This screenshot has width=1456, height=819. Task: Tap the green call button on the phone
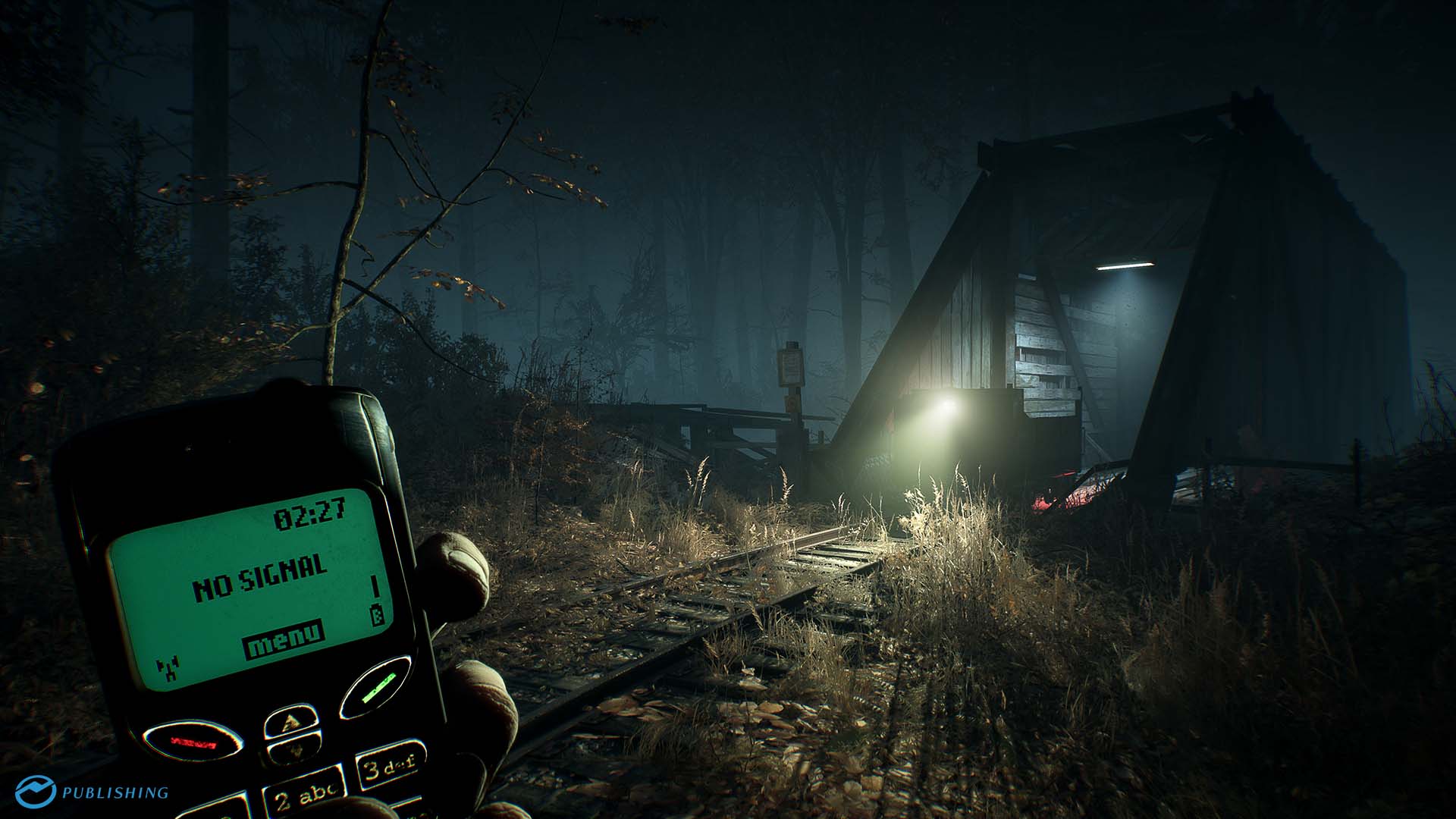tap(376, 686)
